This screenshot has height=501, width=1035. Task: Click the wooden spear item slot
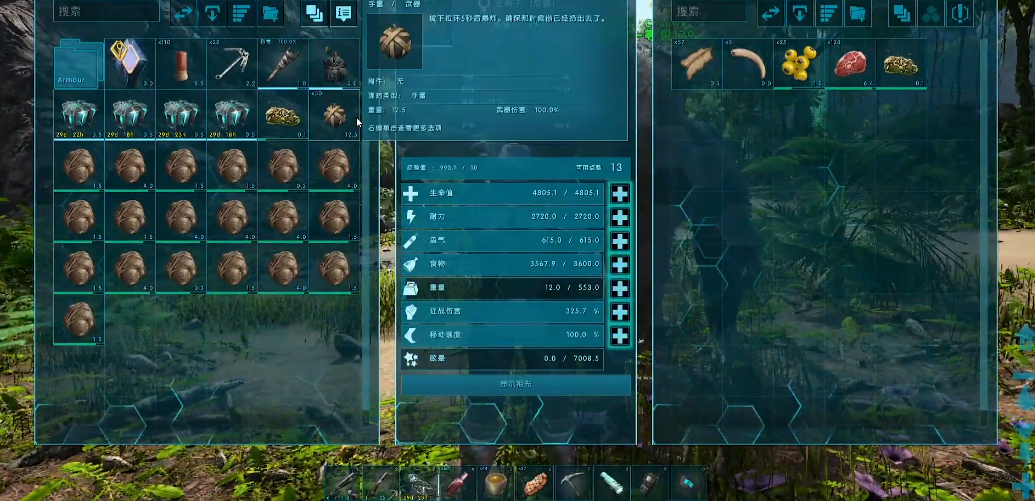click(283, 65)
